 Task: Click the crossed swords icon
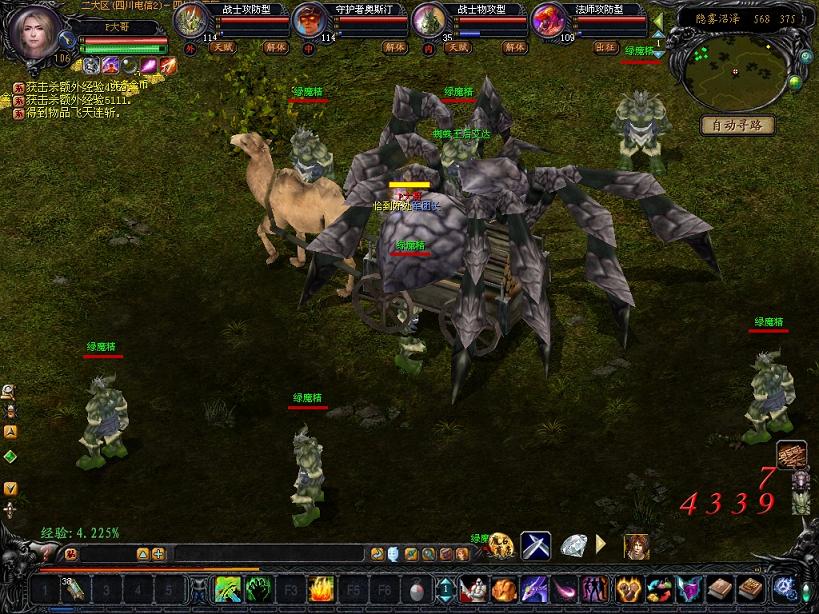[x=536, y=546]
